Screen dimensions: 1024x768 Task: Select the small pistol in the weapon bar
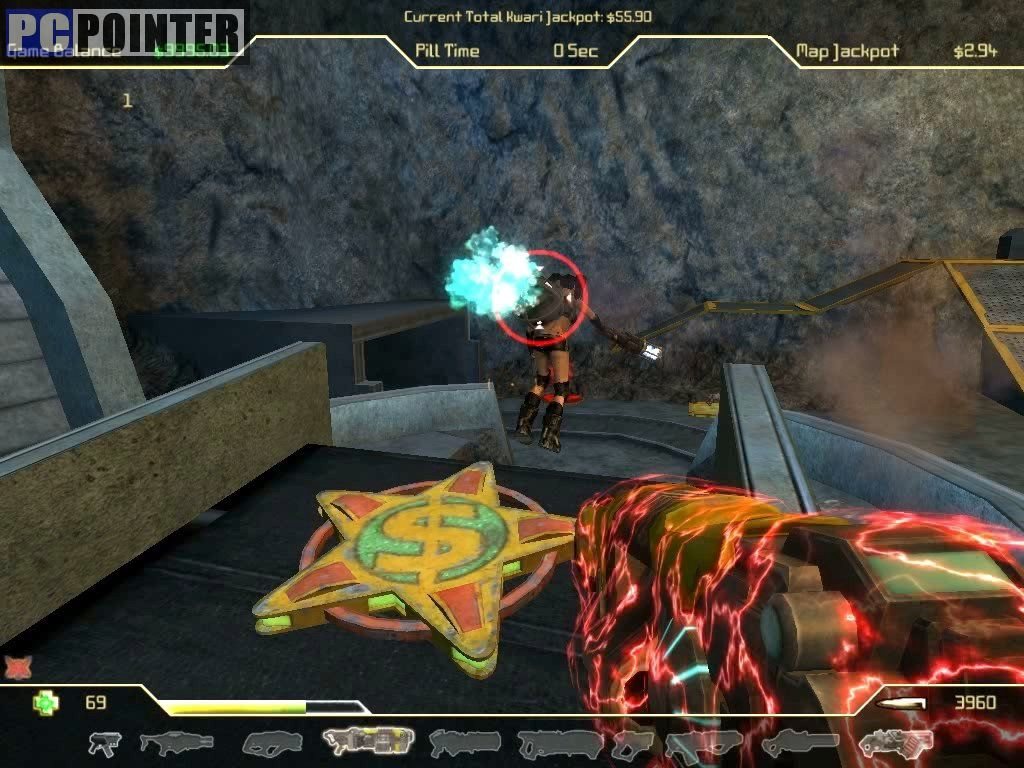point(104,743)
